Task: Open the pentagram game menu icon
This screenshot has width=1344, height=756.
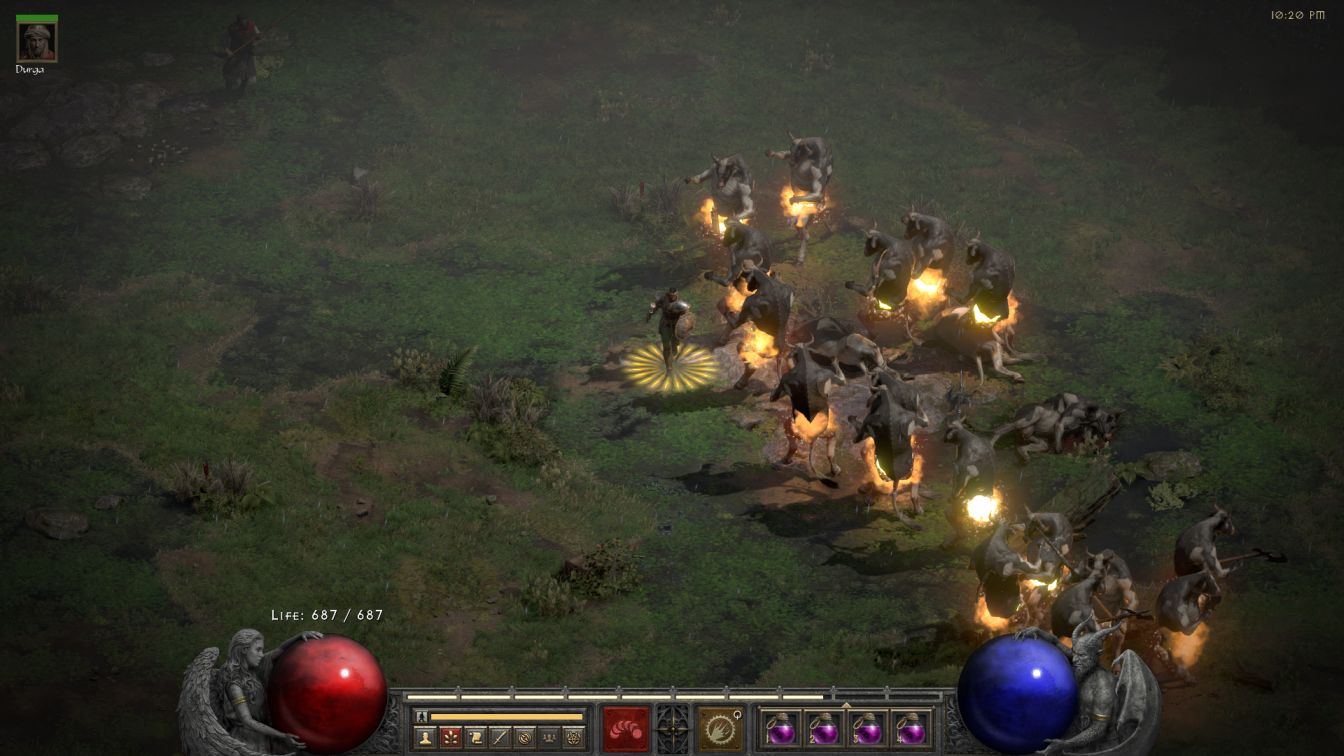Action: [x=573, y=738]
